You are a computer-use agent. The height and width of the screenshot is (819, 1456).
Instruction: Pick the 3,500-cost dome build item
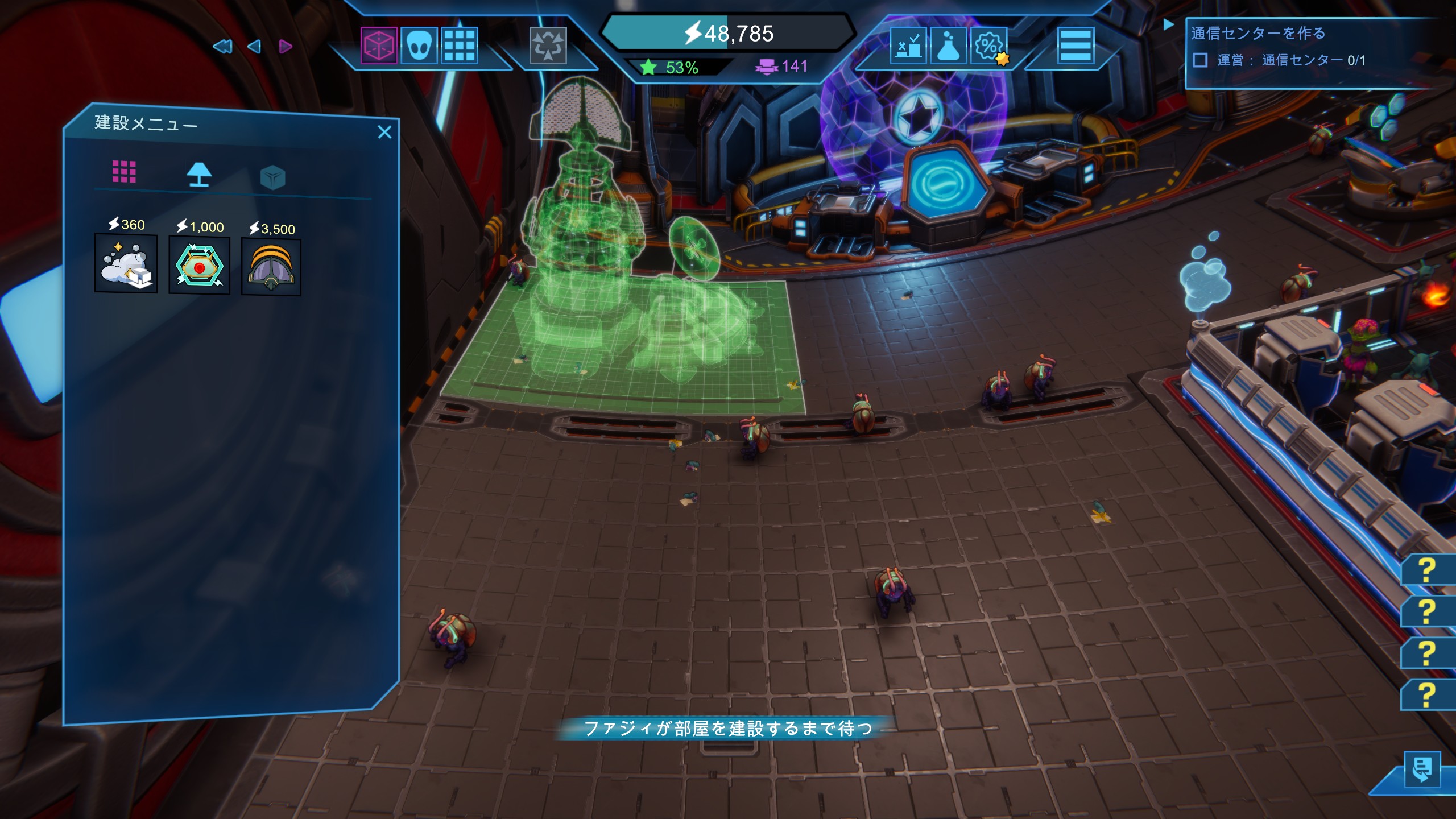coord(271,267)
